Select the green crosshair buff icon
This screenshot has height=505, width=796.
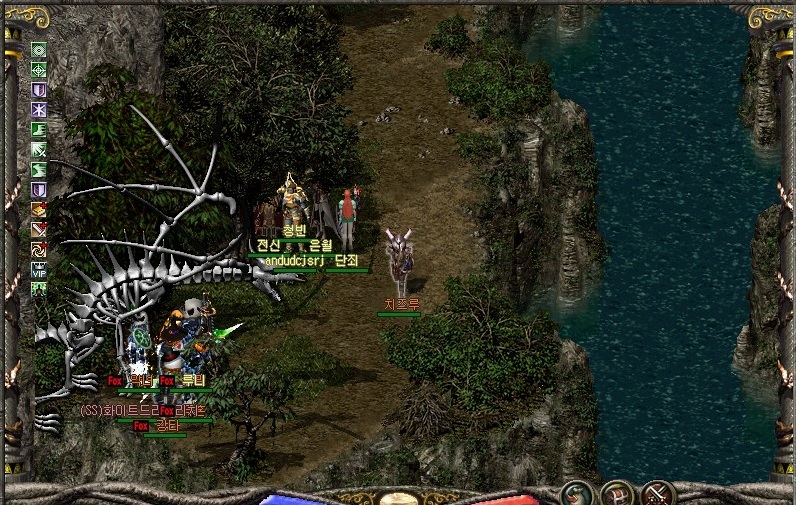[39, 70]
